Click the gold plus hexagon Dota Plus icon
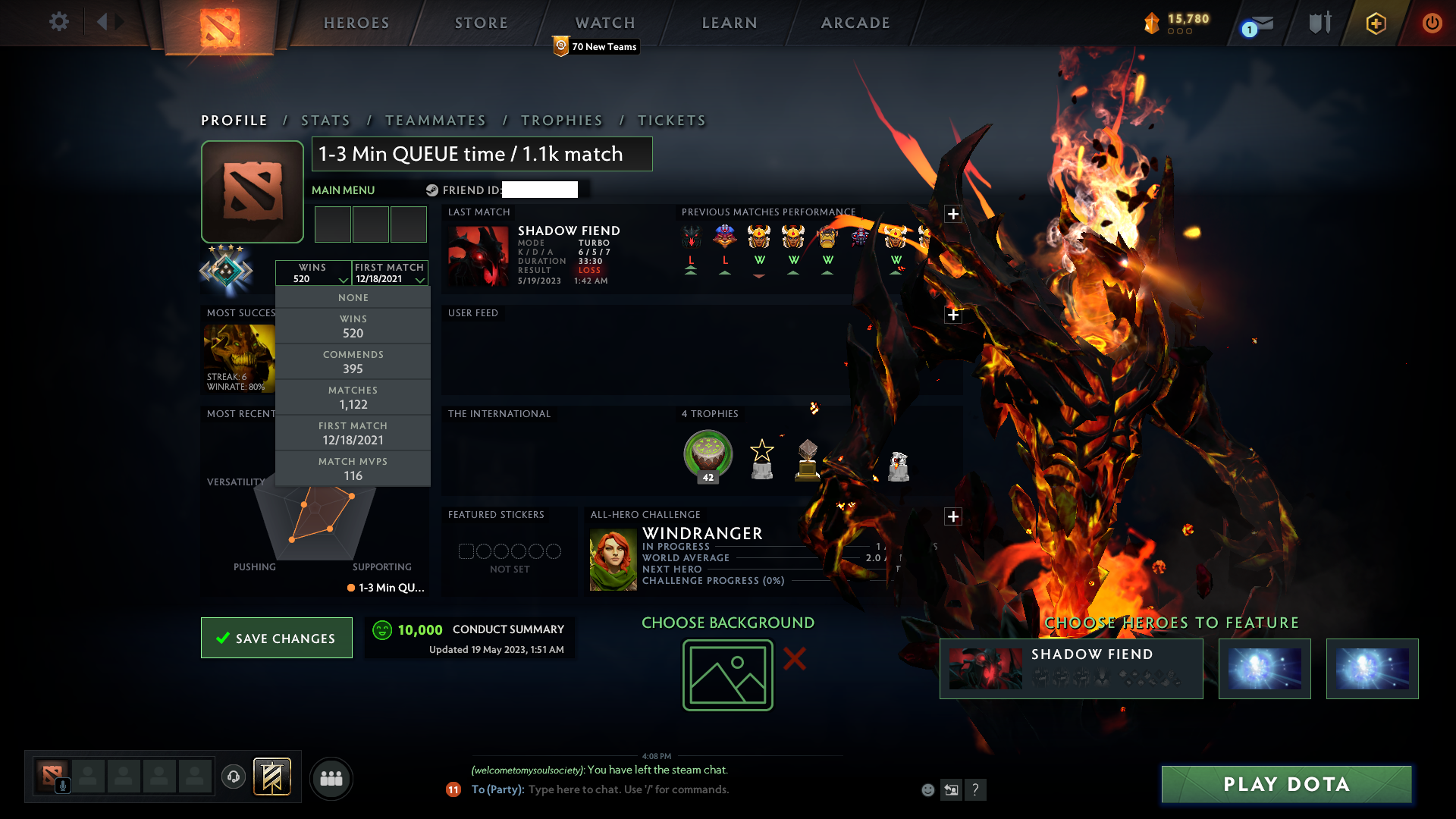Screen dimensions: 1456x819 1375,23
